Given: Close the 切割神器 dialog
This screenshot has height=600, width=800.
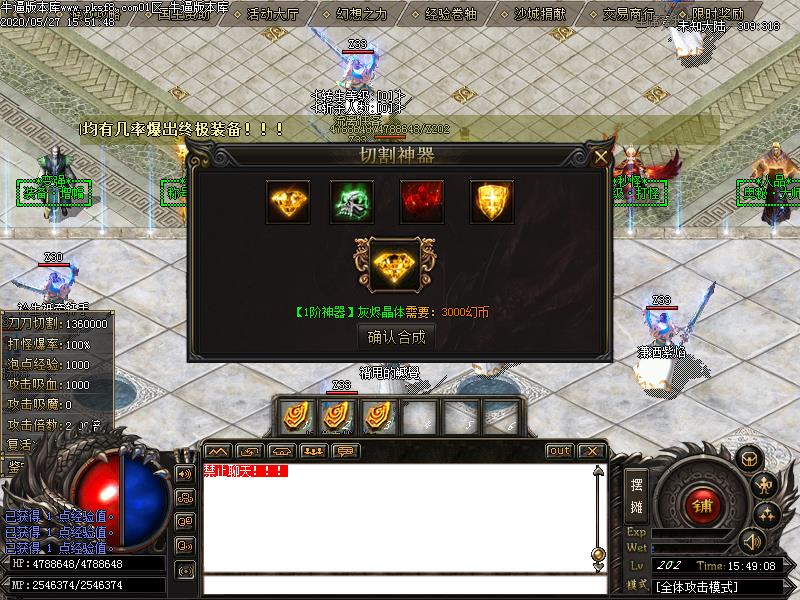Looking at the screenshot, I should click(601, 156).
